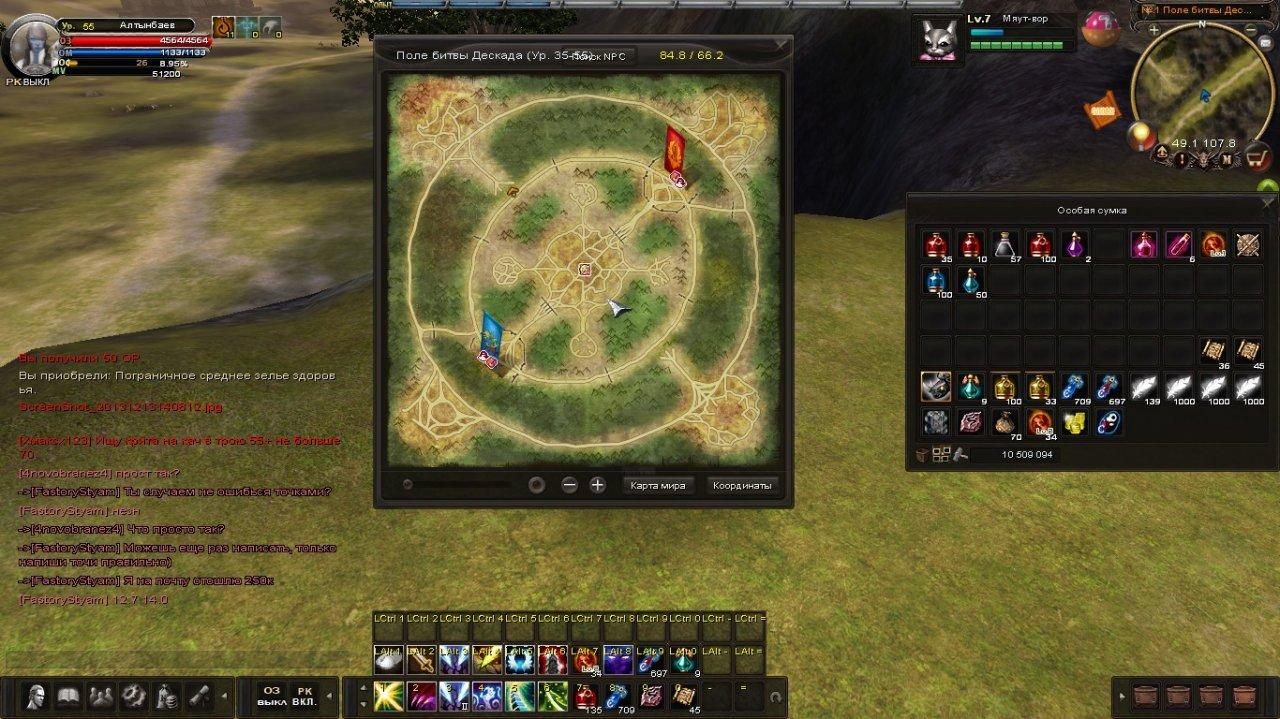Viewport: 1280px width, 719px height.
Task: Open the shop cart icon by the minimap
Action: 1256,157
